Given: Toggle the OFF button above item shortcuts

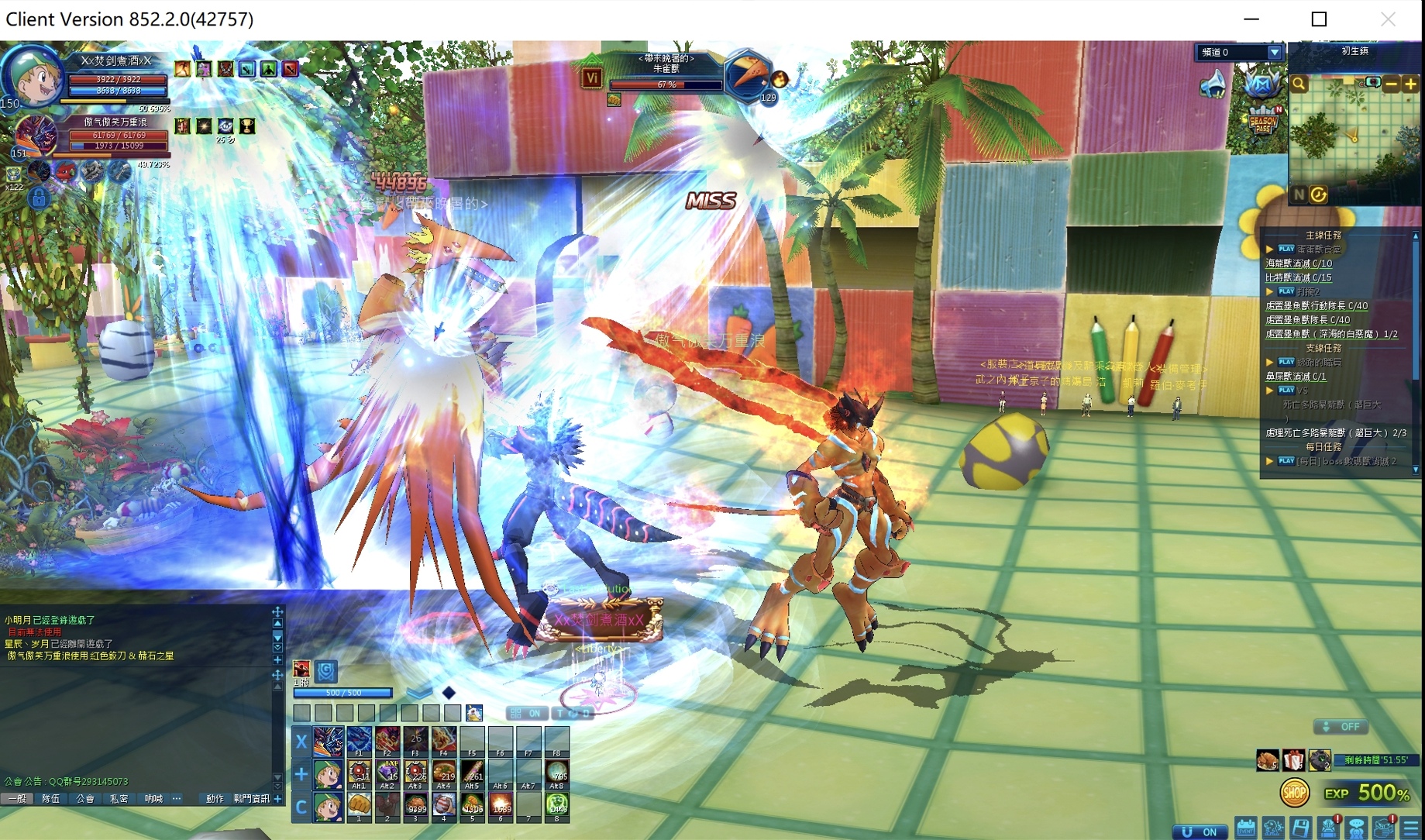Looking at the screenshot, I should (1341, 727).
